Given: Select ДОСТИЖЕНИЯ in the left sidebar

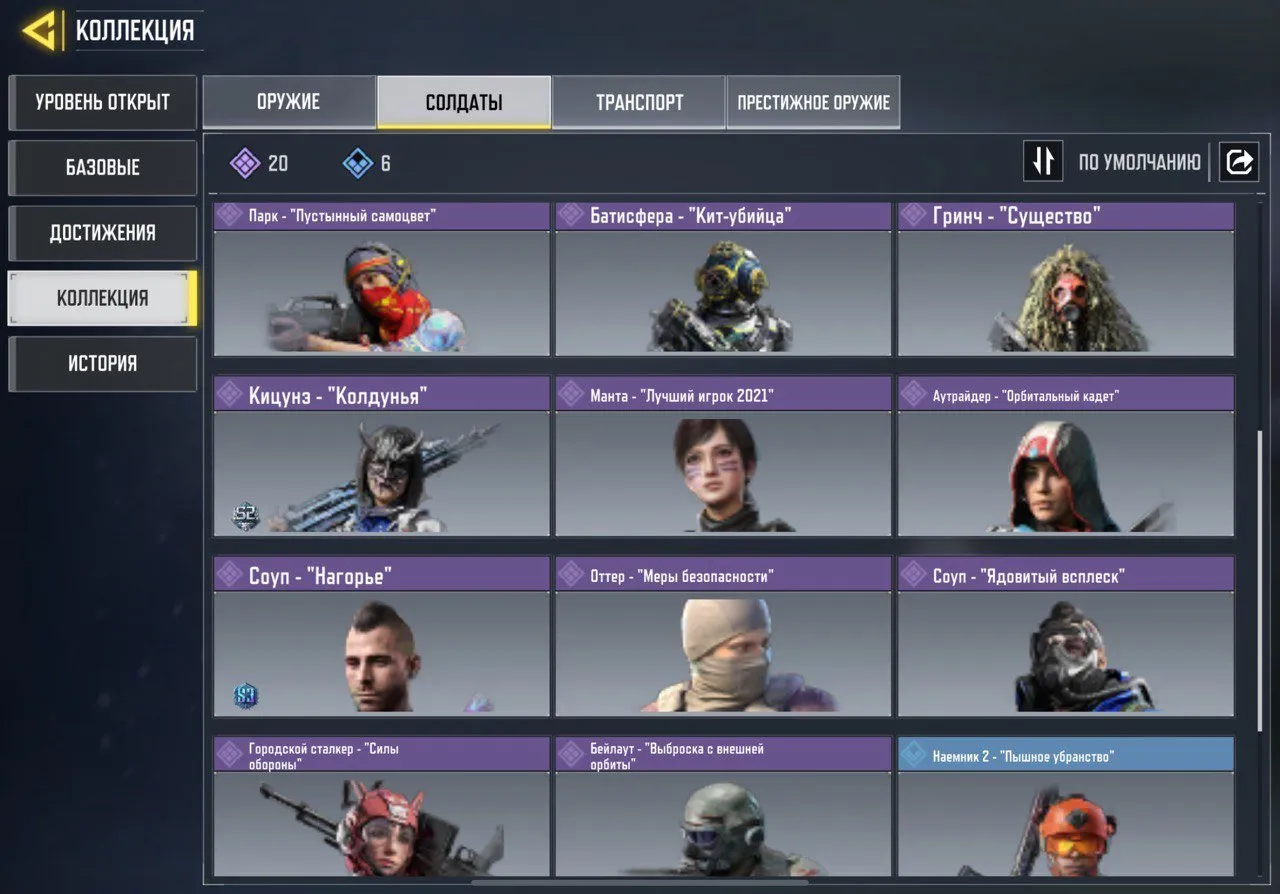Looking at the screenshot, I should (102, 232).
